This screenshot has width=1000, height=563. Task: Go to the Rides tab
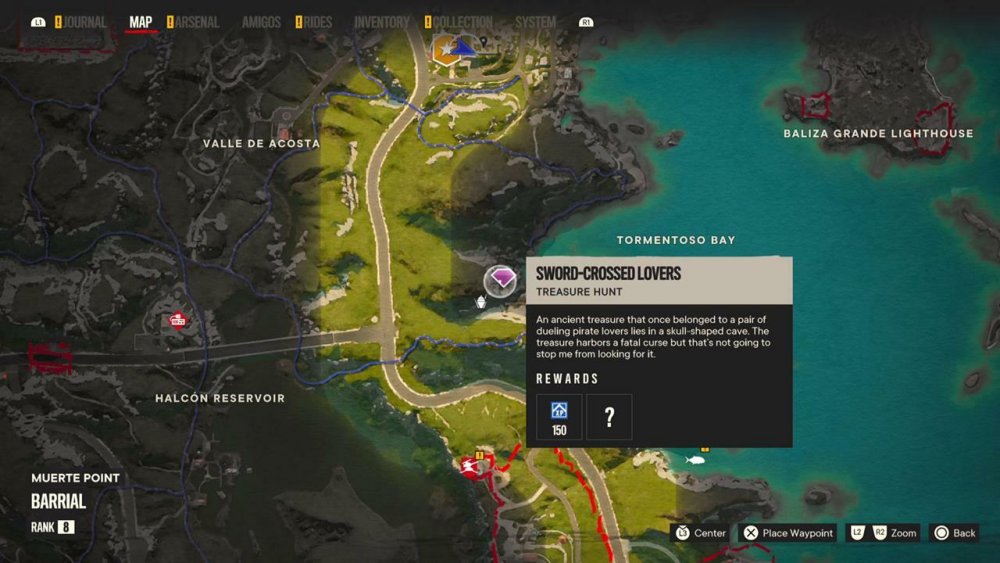point(317,22)
